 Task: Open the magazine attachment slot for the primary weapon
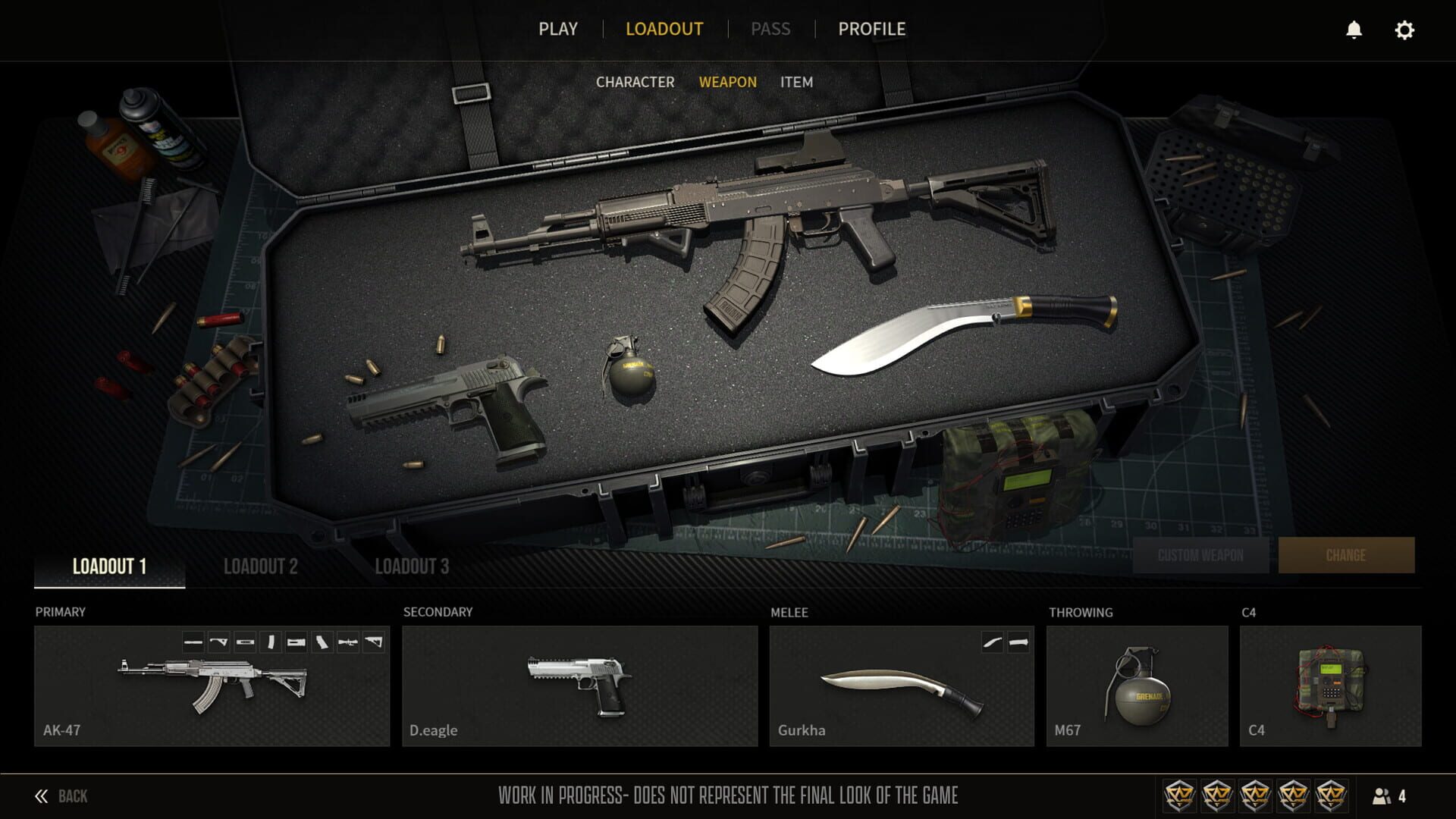coord(271,643)
